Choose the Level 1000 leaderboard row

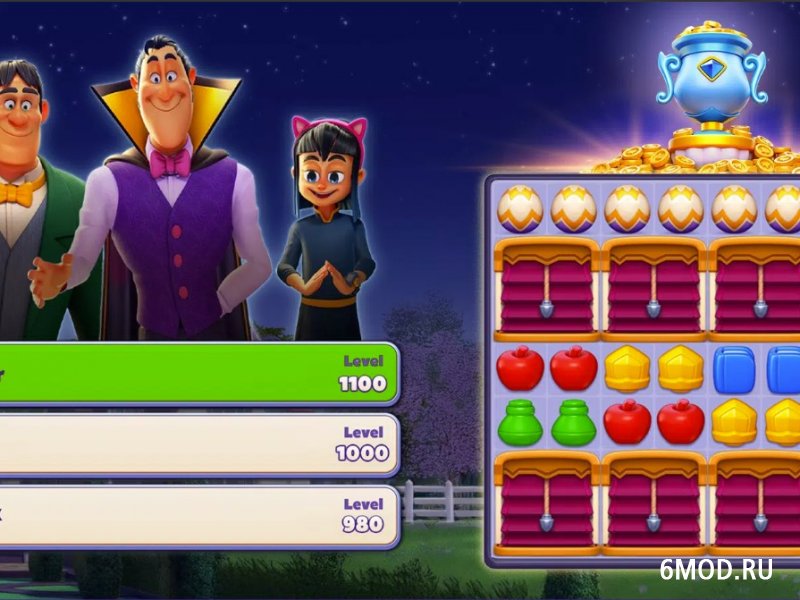tap(200, 443)
